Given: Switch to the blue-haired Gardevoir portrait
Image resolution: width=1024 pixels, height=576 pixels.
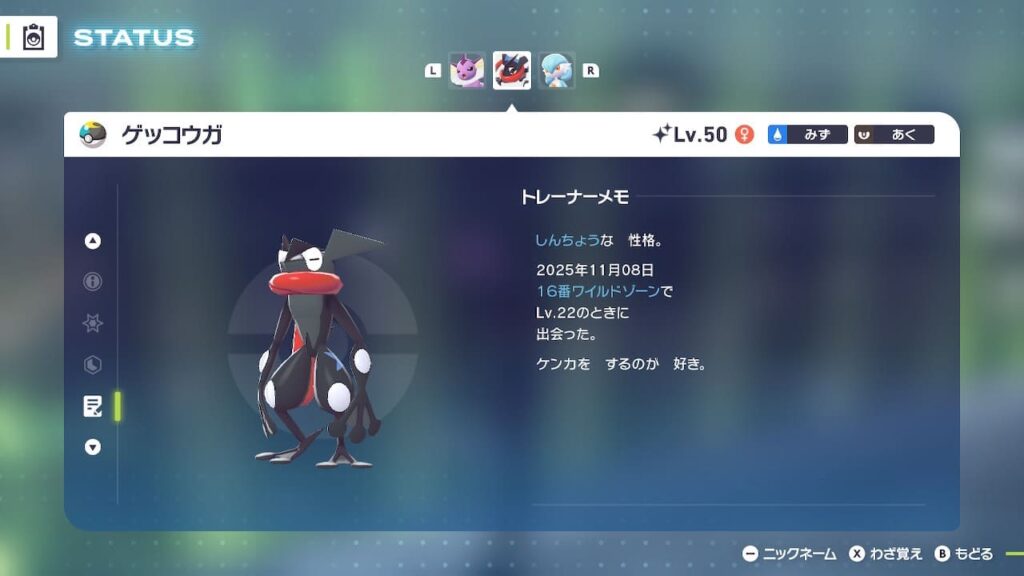Looking at the screenshot, I should coord(557,70).
